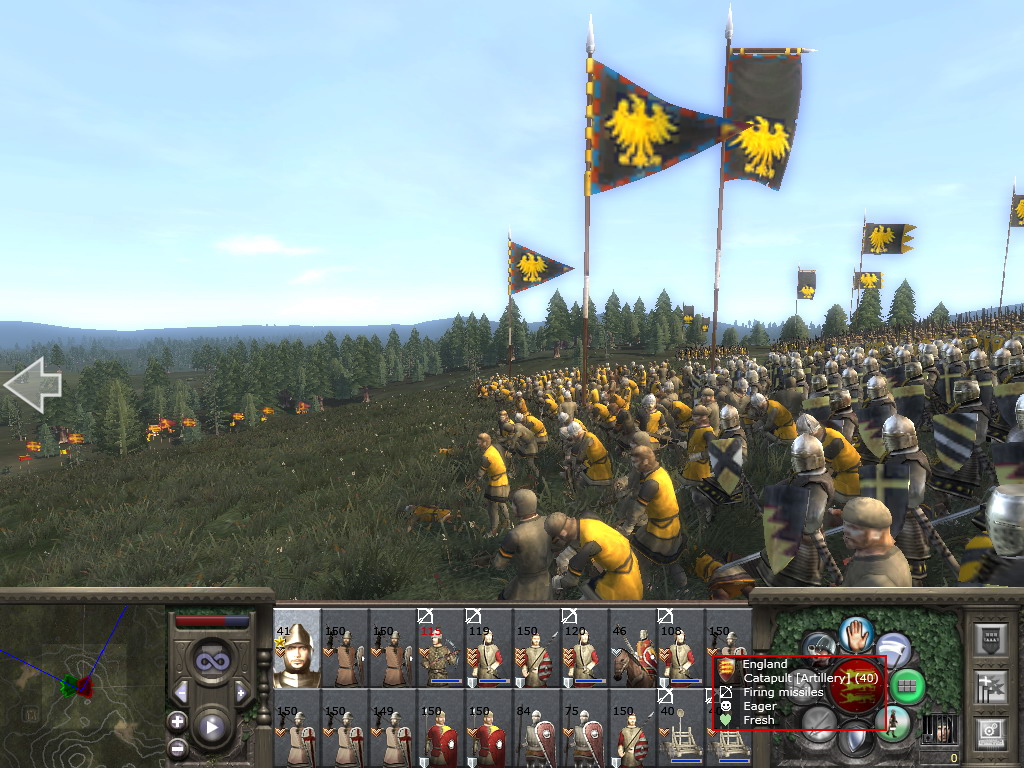The image size is (1024, 768).
Task: Zoom out the minimap with the minus button
Action: pos(177,746)
